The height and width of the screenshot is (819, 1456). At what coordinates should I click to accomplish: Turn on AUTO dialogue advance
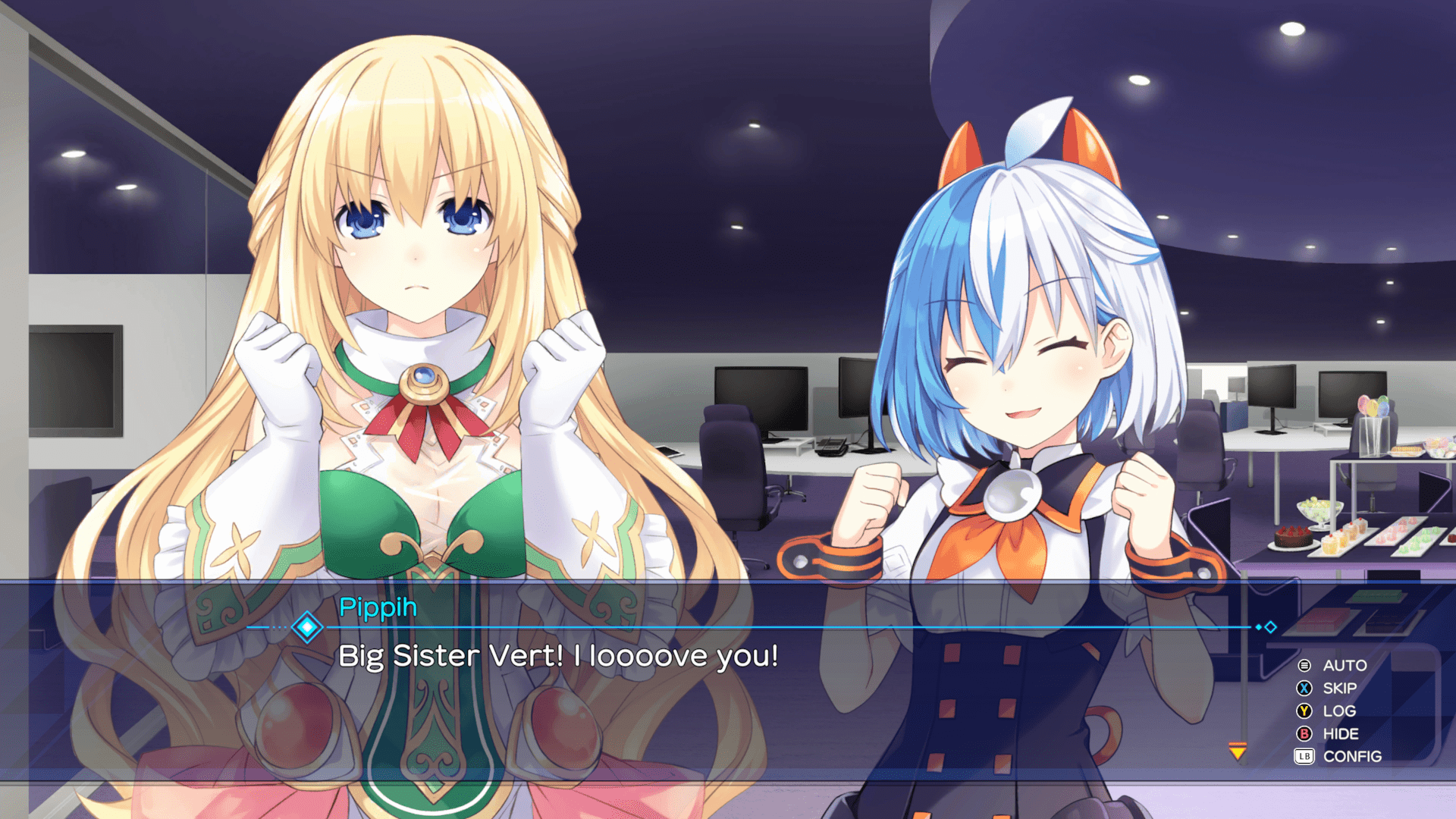point(1344,665)
